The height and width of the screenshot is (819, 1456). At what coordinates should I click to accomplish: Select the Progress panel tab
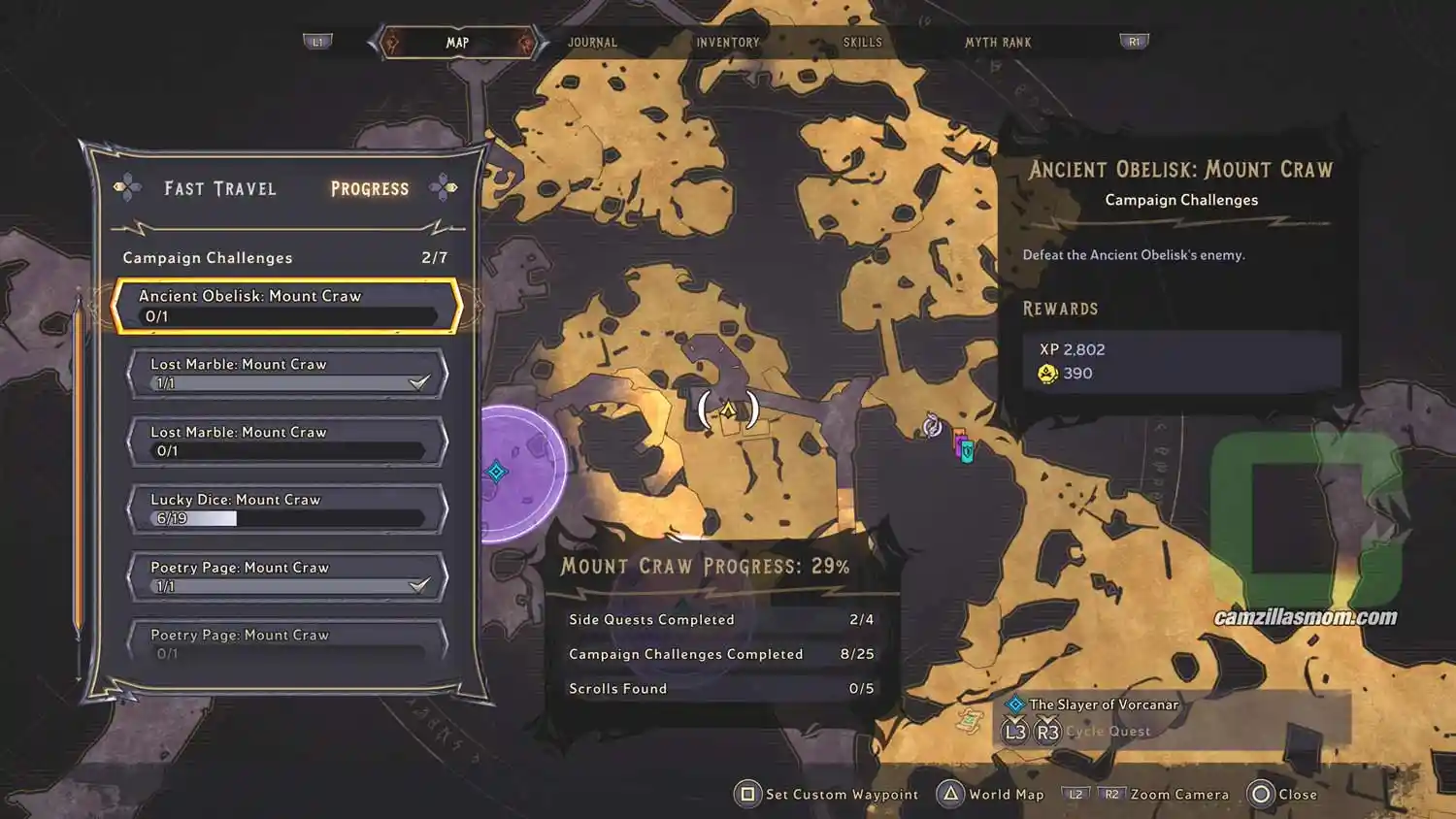pos(370,189)
